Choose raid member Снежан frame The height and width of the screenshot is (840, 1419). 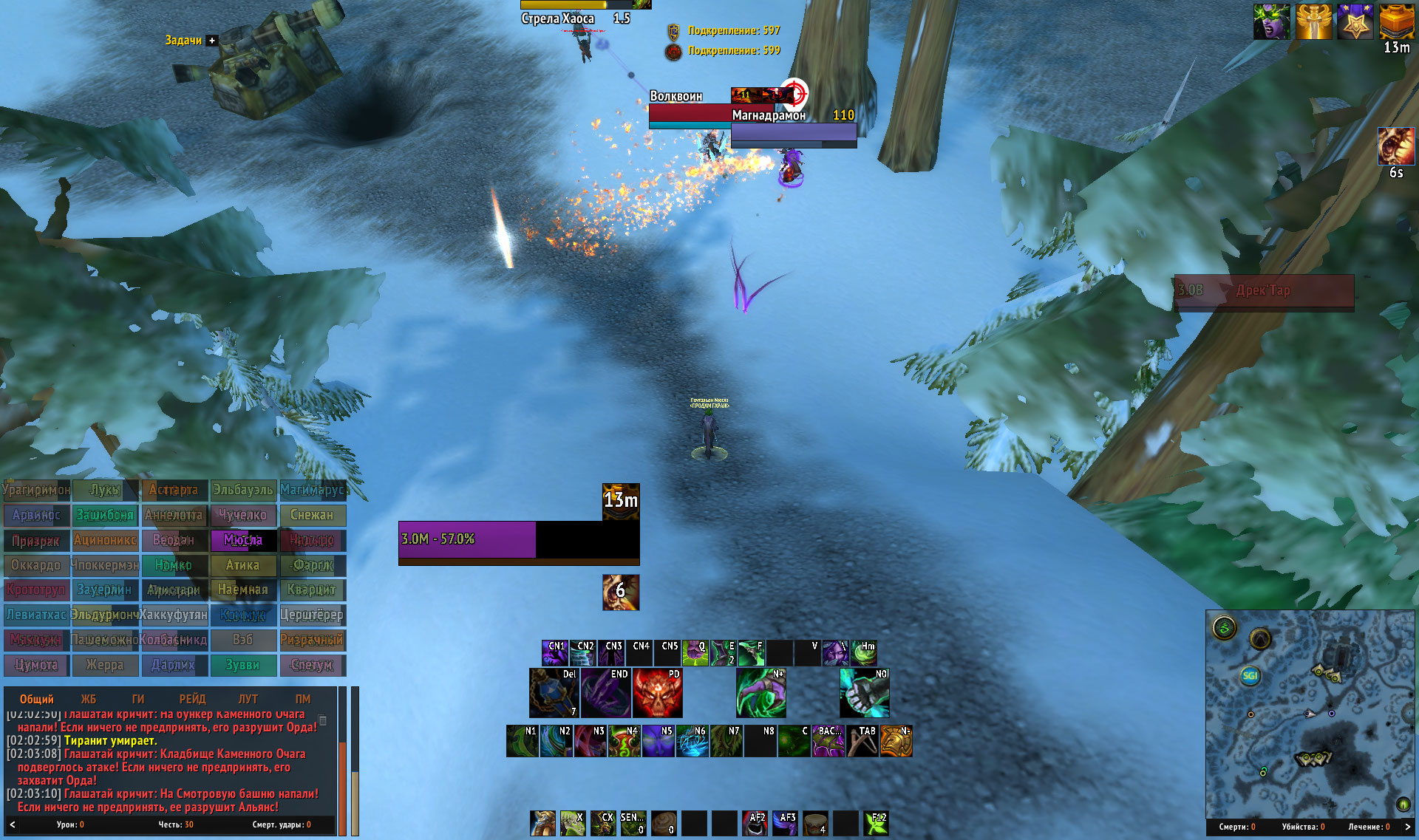point(312,515)
